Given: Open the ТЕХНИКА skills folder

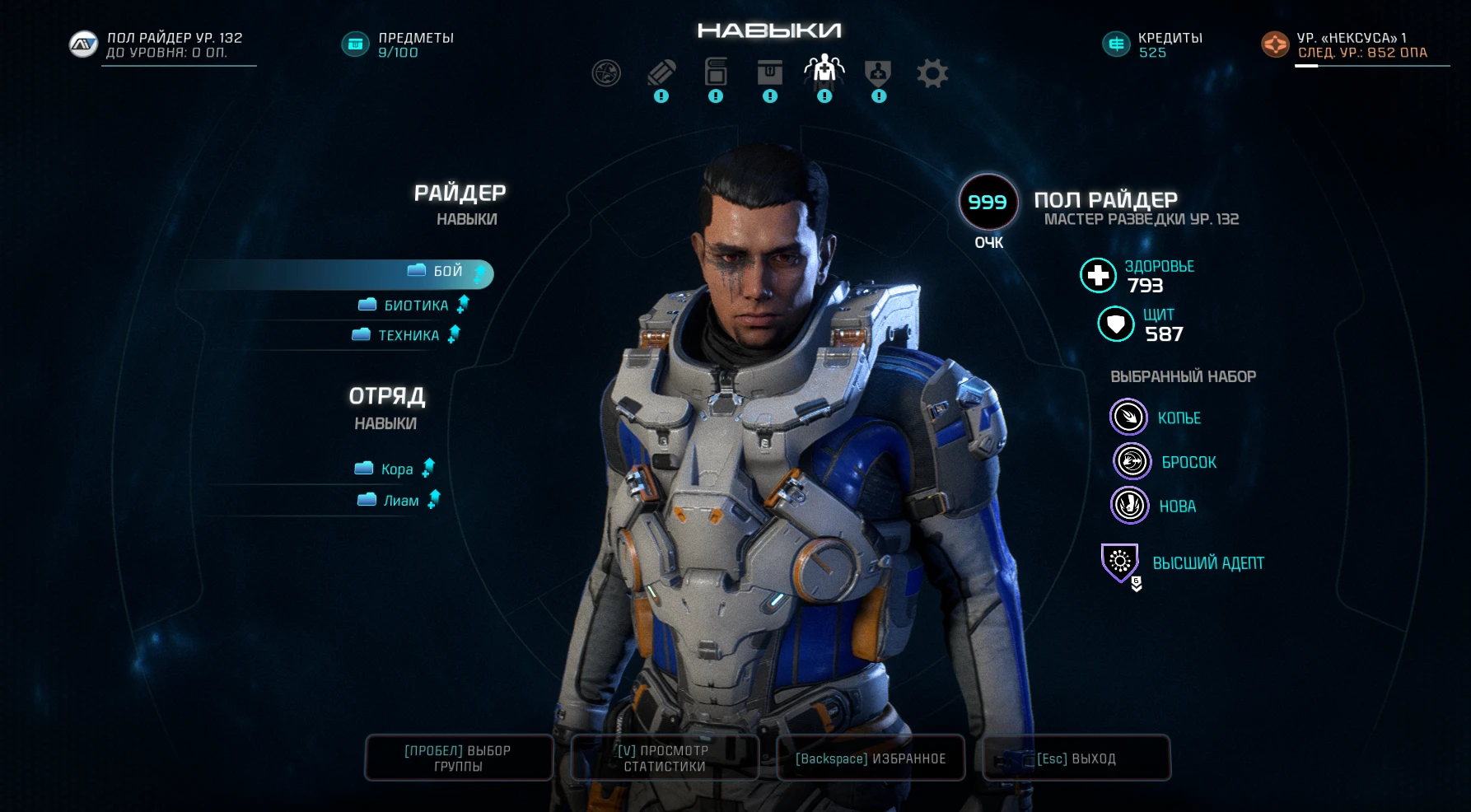Looking at the screenshot, I should 408,335.
